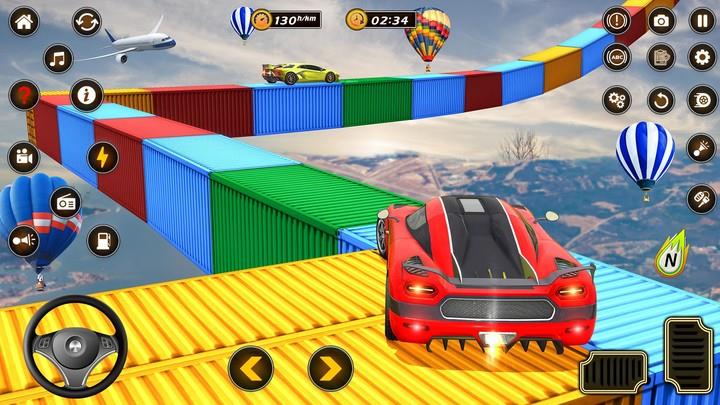
Task: Open the radio button
Action: tap(66, 202)
